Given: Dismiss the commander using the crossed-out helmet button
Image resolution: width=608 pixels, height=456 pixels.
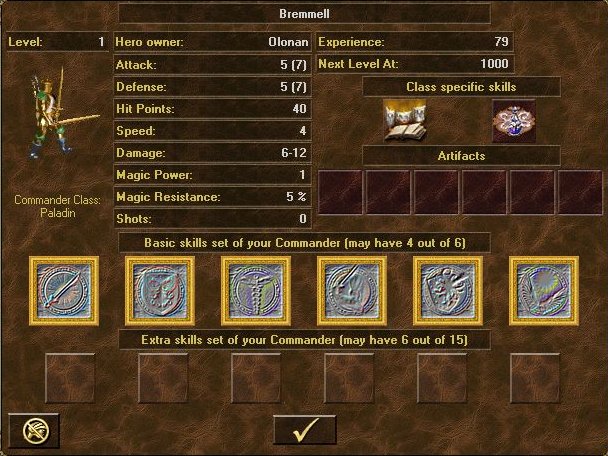Looking at the screenshot, I should pyautogui.click(x=34, y=430).
